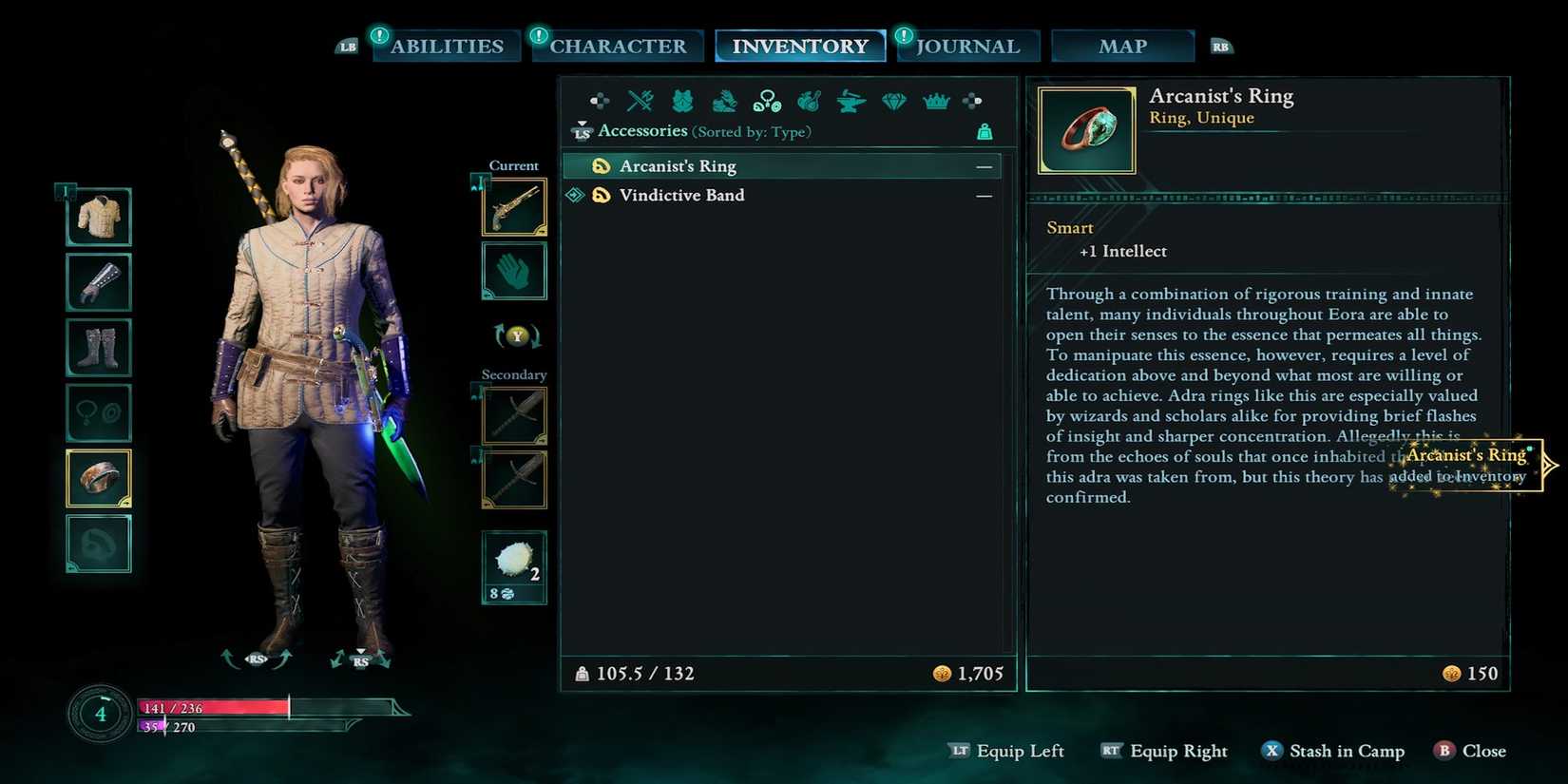Filter gems using the diamond icon

[x=893, y=100]
